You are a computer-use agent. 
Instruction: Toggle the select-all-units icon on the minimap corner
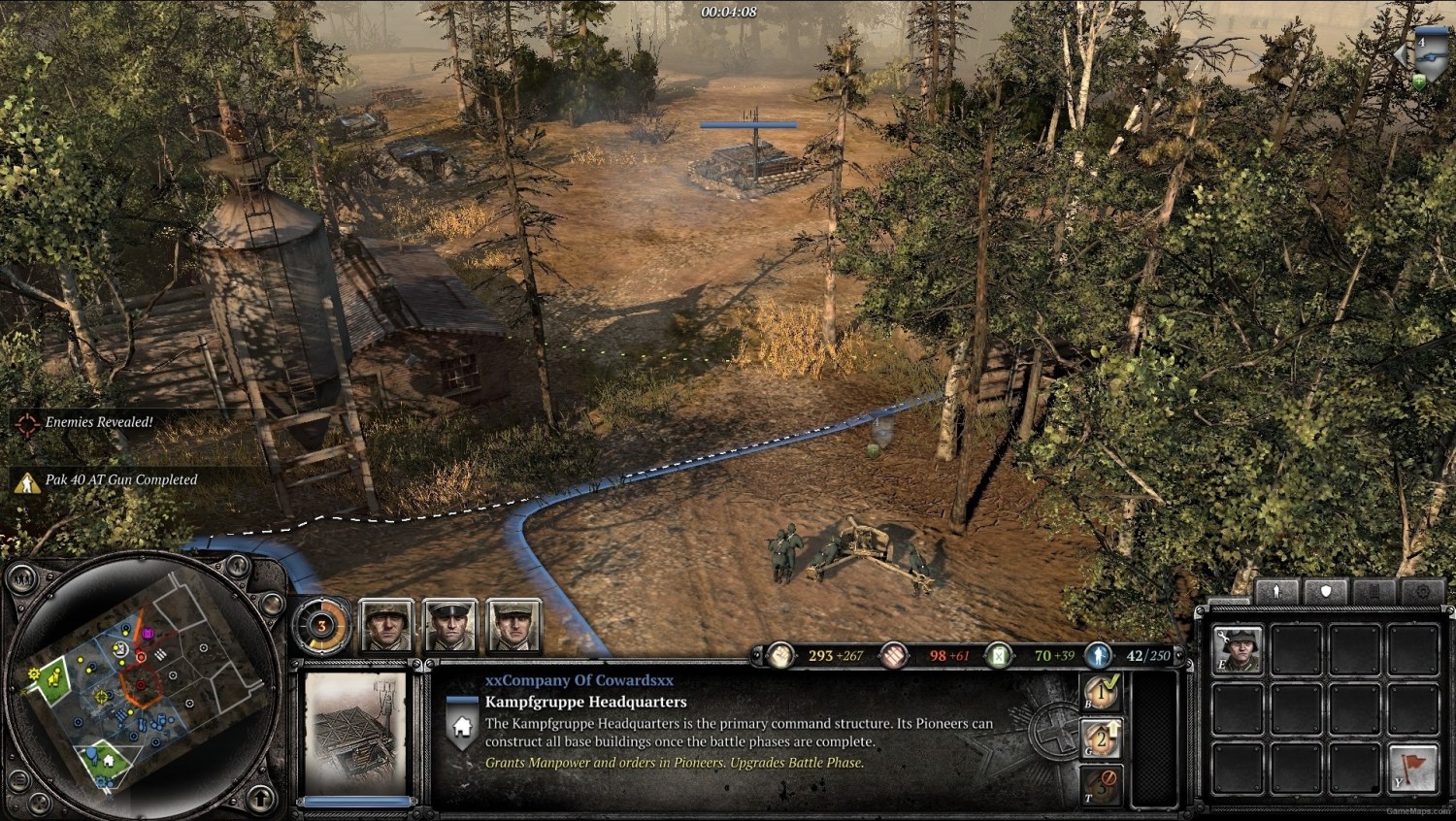click(x=22, y=576)
